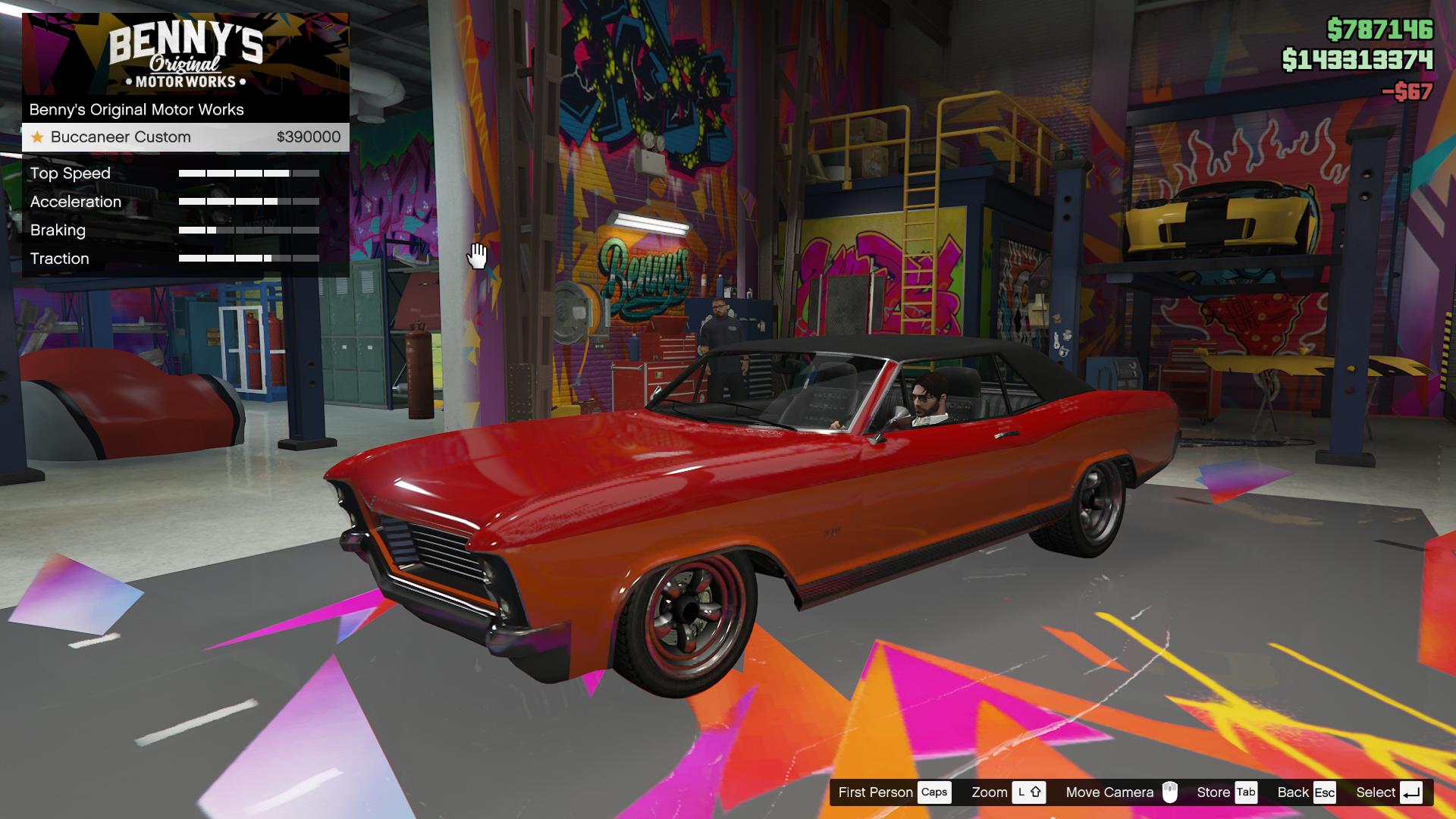Click the L Shift key icon for Zoom

1030,792
